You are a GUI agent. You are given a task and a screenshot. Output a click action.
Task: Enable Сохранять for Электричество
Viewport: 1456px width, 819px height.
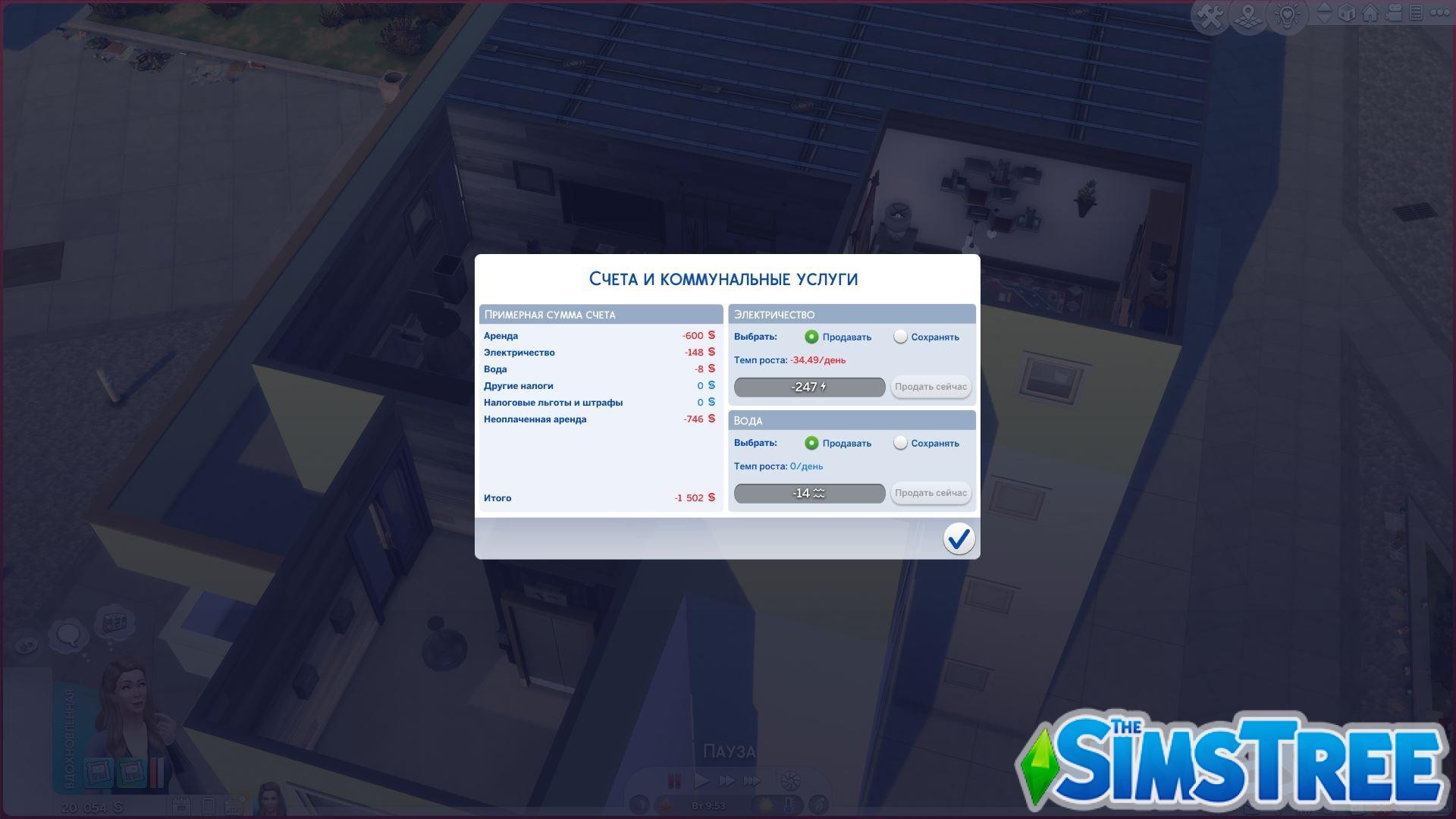901,337
